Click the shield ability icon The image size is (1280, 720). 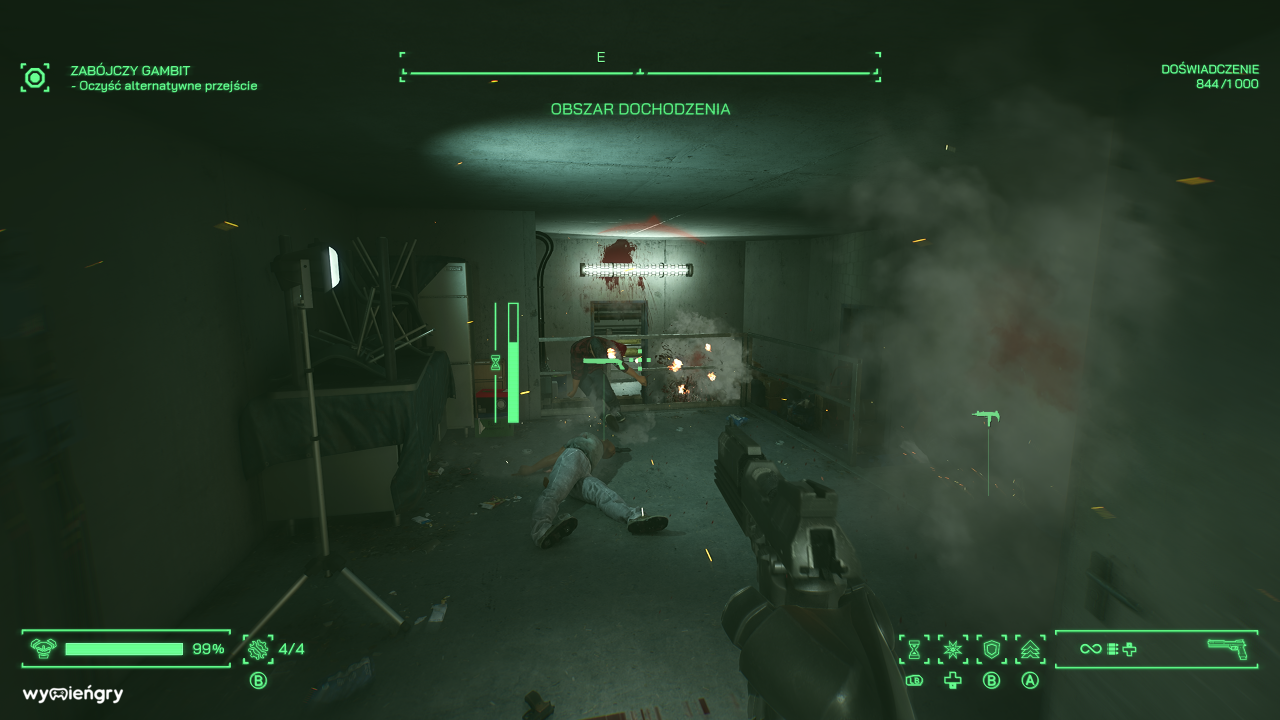point(992,648)
